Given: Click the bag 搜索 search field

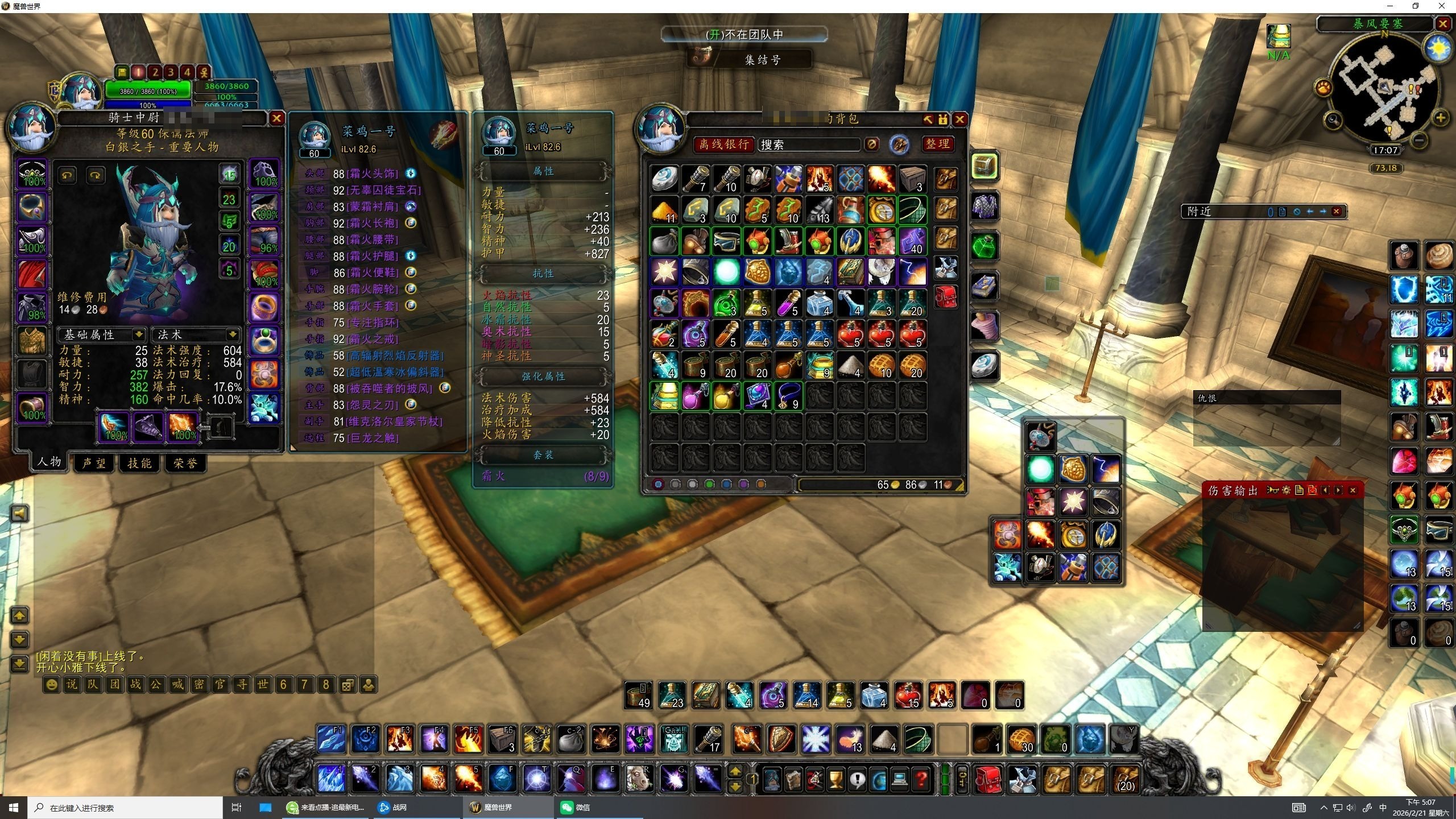Looking at the screenshot, I should point(809,145).
